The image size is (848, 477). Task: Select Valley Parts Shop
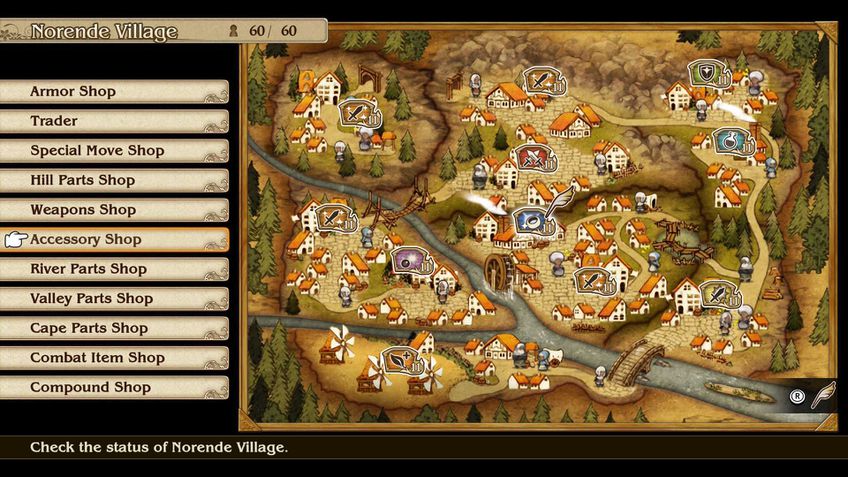click(x=114, y=299)
